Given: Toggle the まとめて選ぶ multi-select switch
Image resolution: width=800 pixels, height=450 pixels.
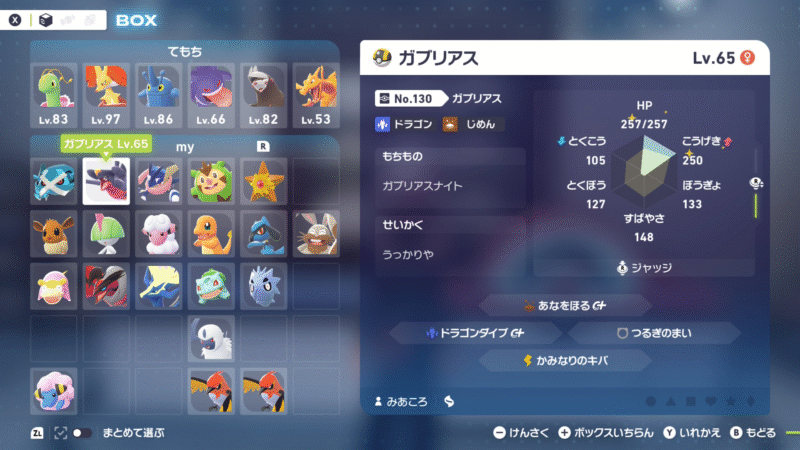Looking at the screenshot, I should (82, 433).
